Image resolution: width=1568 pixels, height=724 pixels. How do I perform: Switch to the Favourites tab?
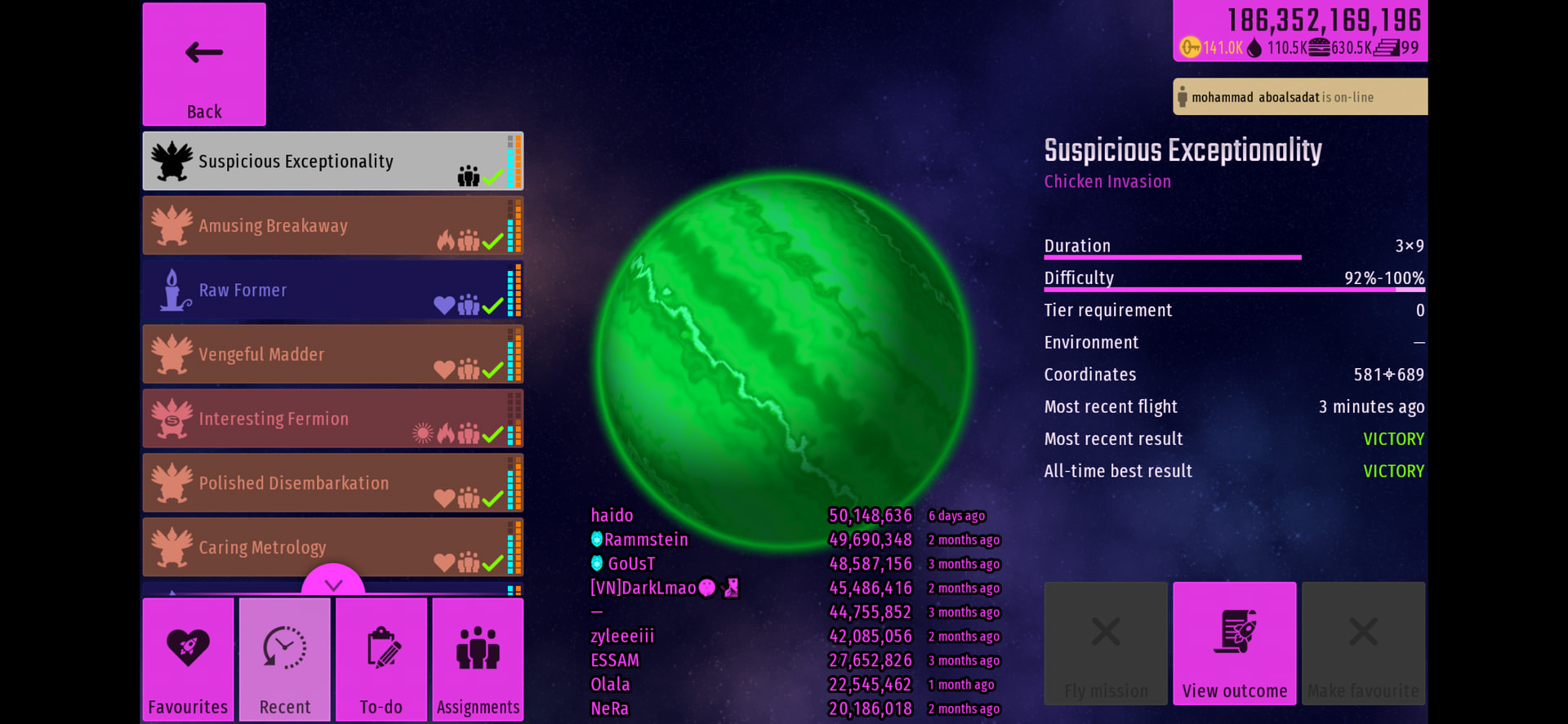coord(188,660)
